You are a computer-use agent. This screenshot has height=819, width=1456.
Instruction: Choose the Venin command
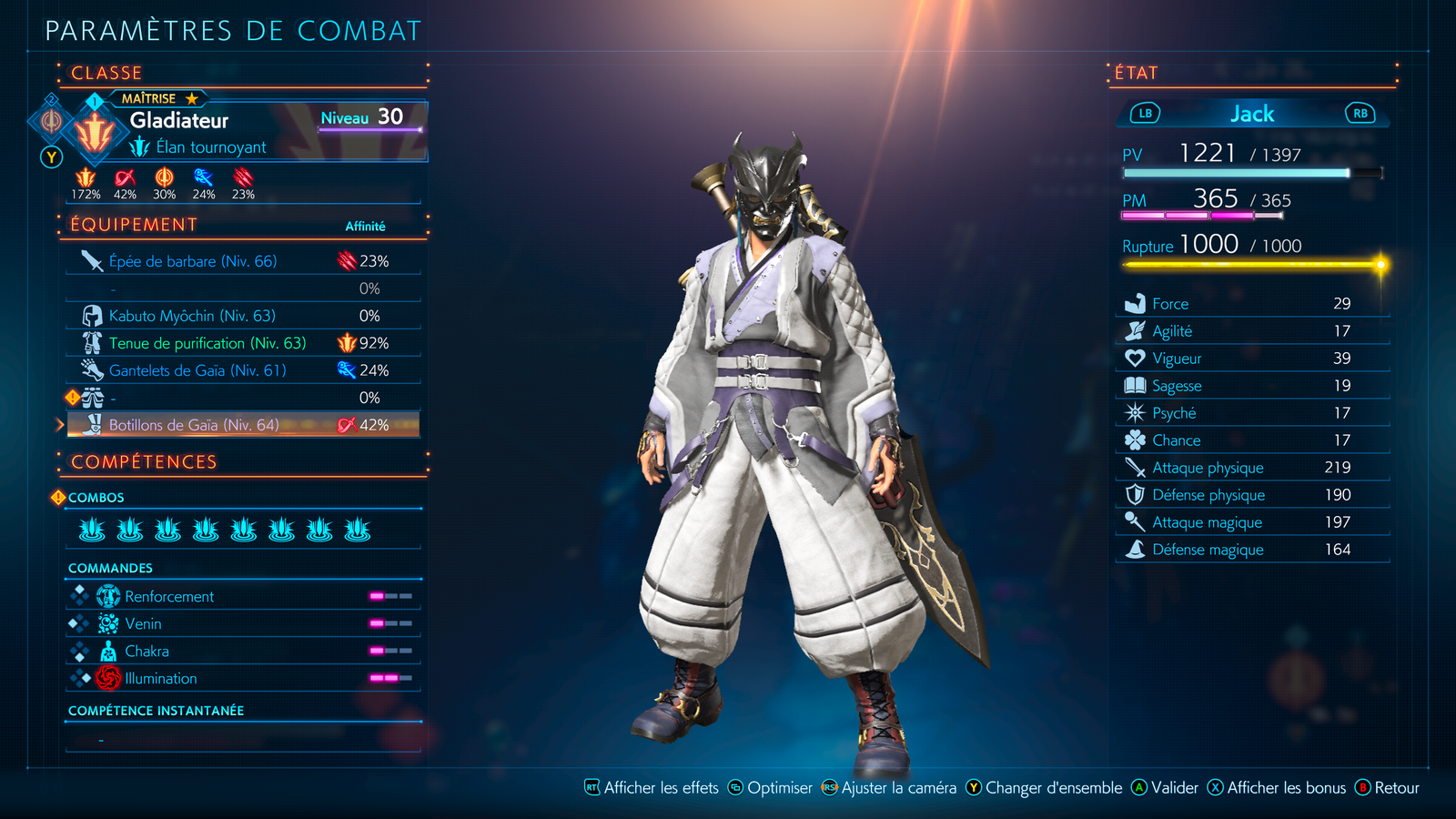click(144, 624)
